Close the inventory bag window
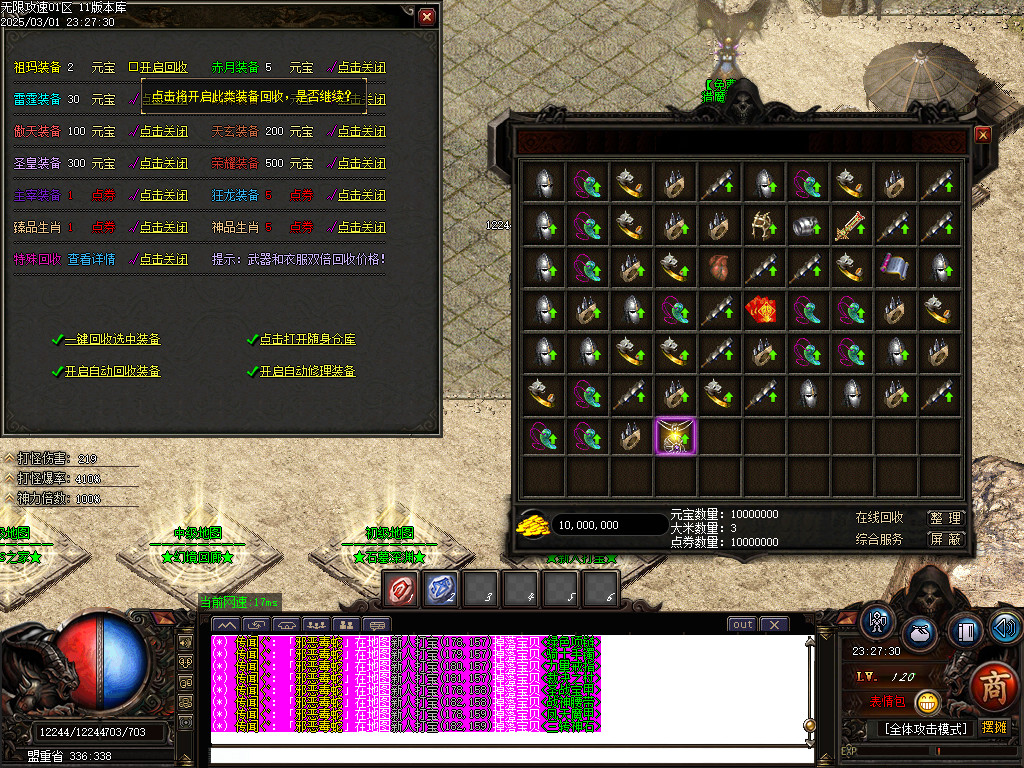The width and height of the screenshot is (1024, 768). (x=982, y=135)
